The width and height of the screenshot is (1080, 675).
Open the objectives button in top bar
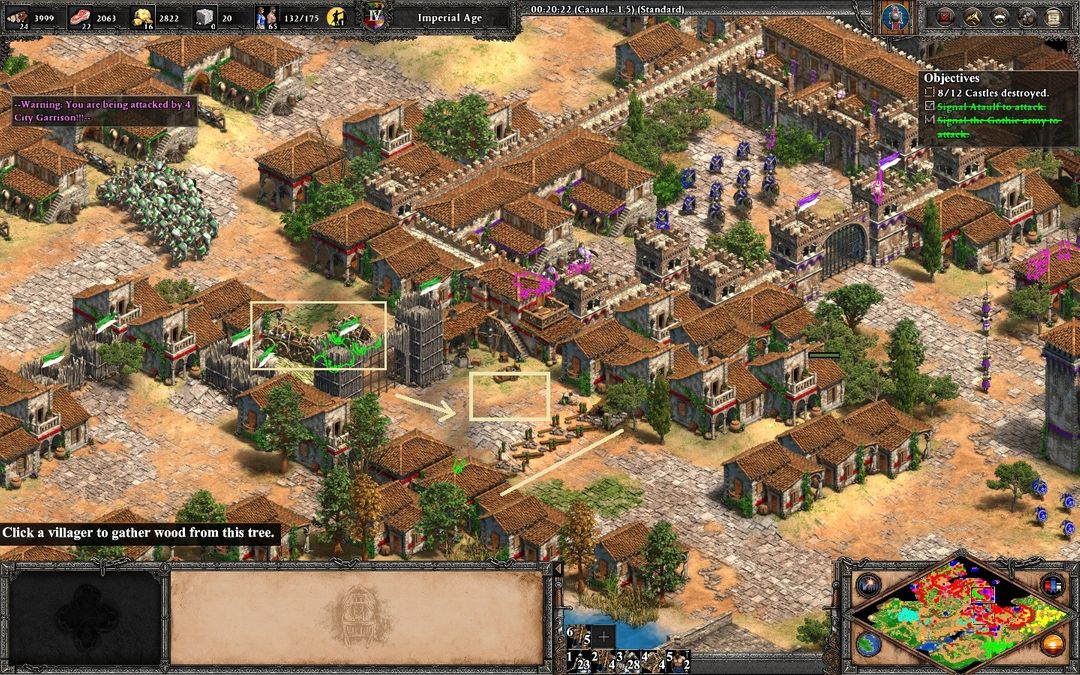(945, 16)
